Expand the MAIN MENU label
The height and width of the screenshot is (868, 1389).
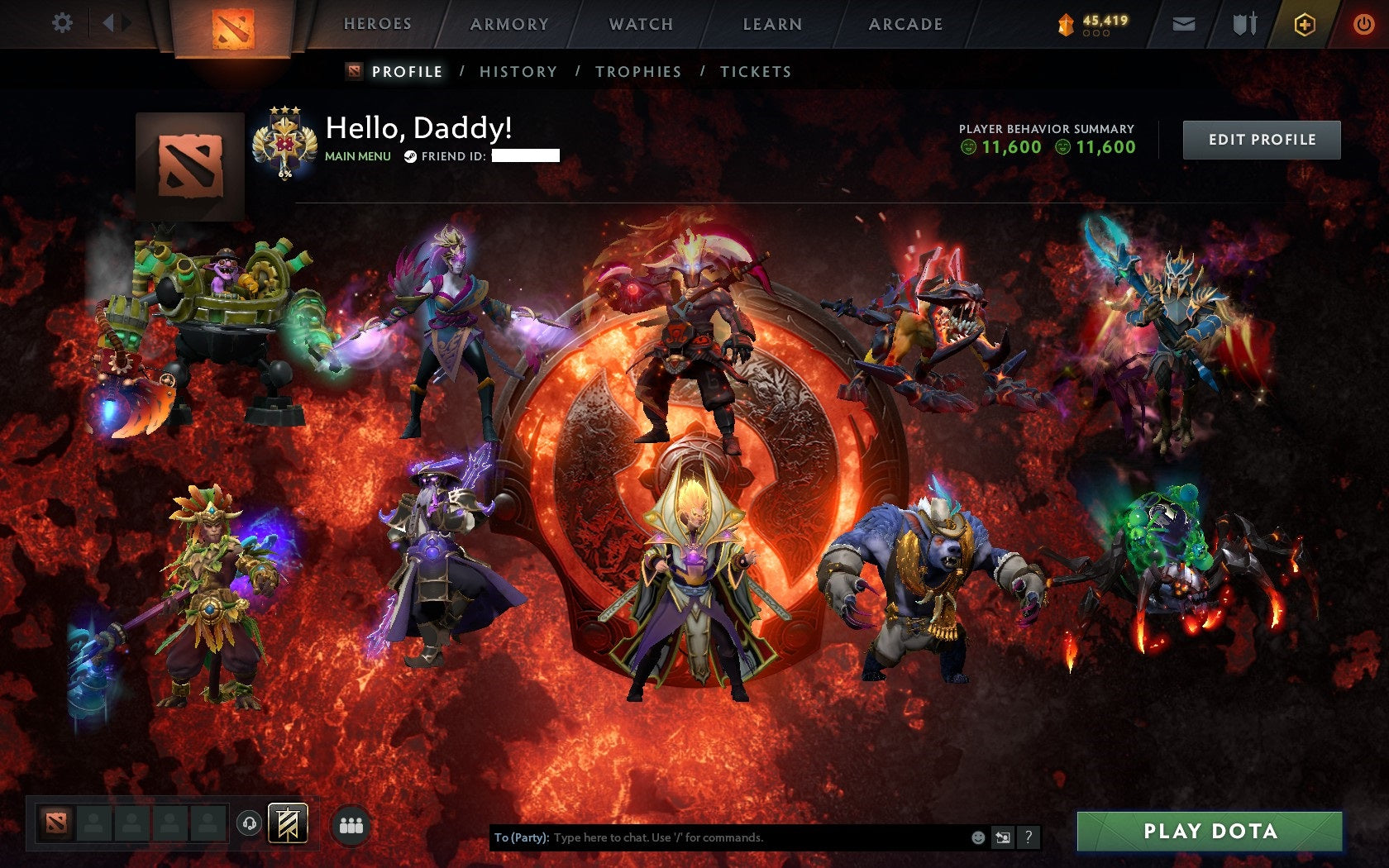pos(357,155)
